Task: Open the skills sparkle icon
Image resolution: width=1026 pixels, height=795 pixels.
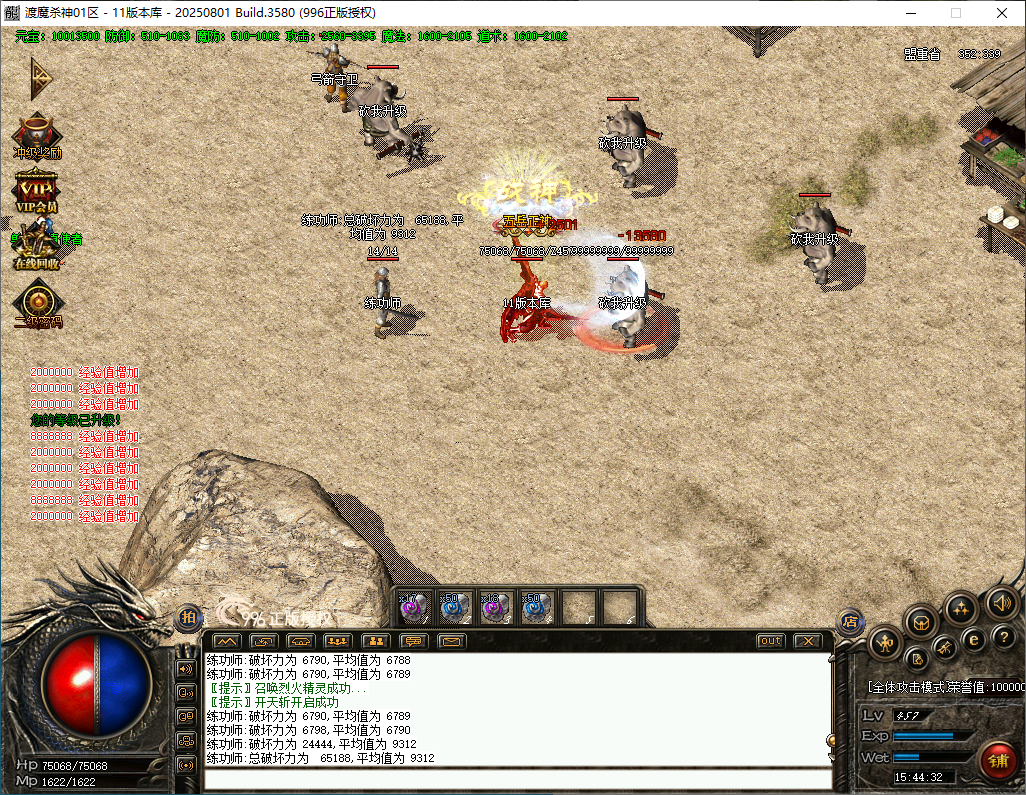Action: pyautogui.click(x=961, y=609)
